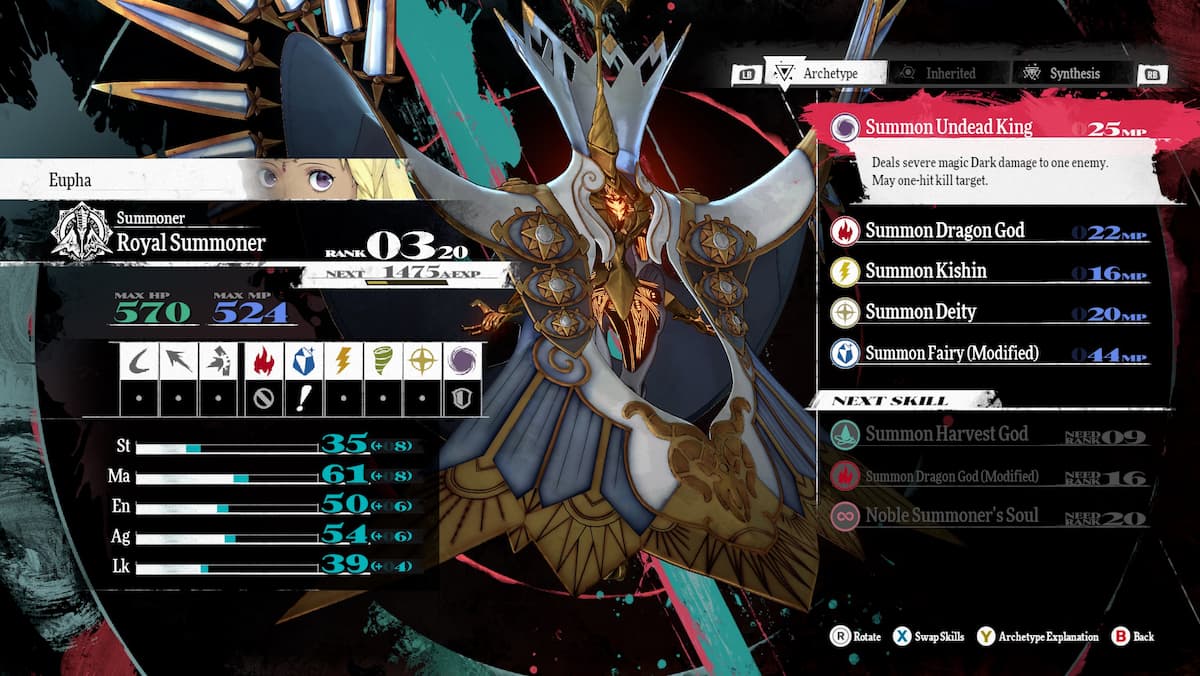The width and height of the screenshot is (1200, 676).
Task: Select the ice affinity icon
Action: [301, 361]
